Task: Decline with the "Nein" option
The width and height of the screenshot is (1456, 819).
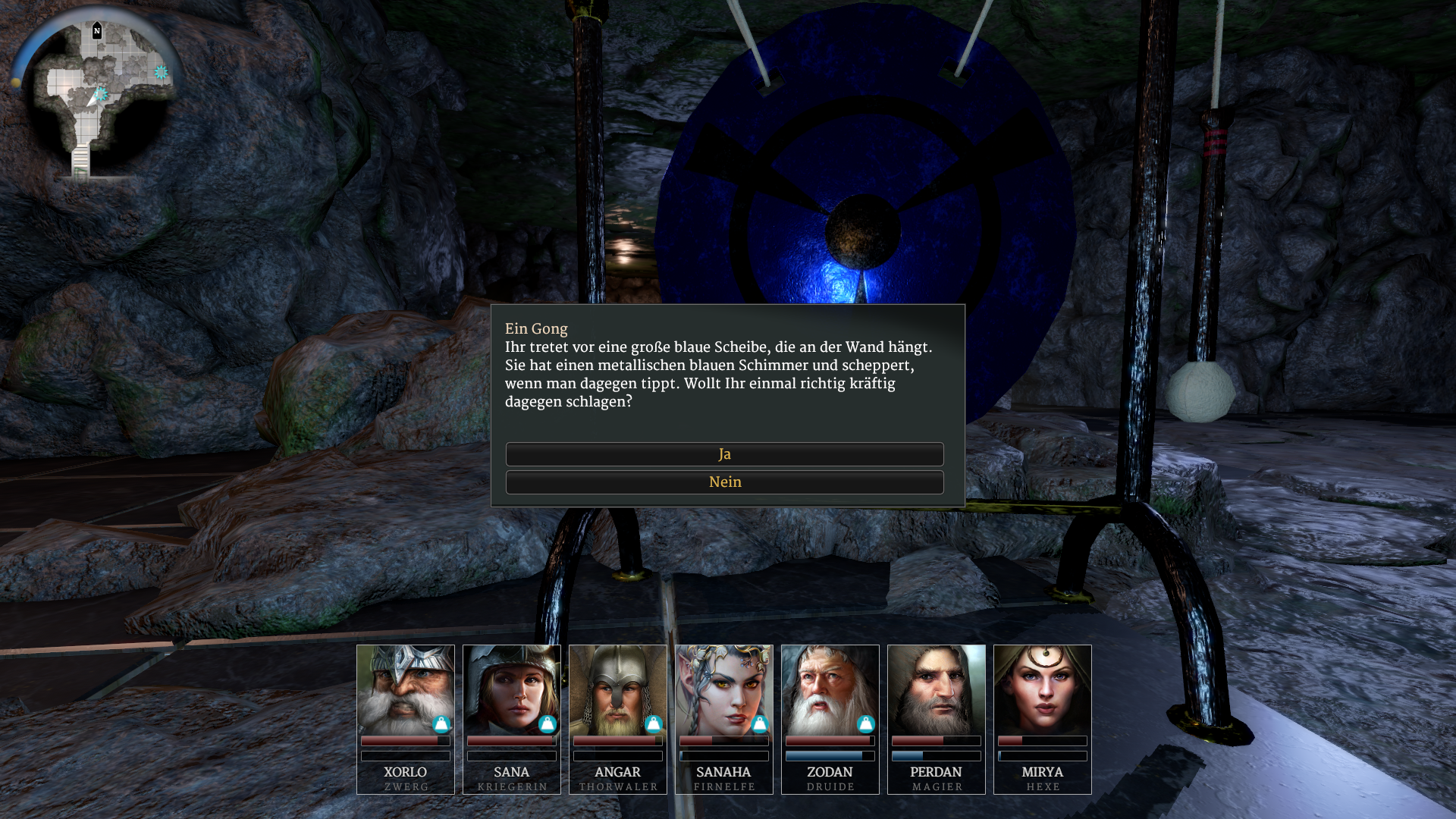Action: pyautogui.click(x=724, y=482)
